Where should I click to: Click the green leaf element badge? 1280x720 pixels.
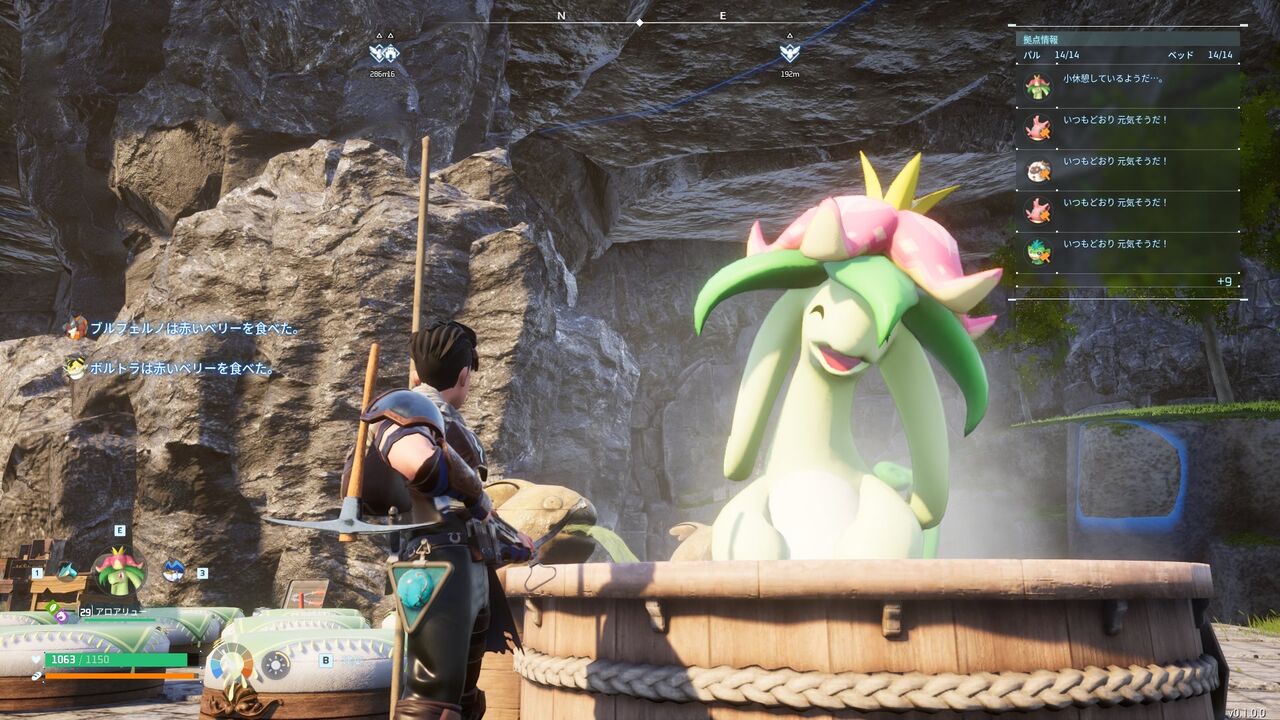[52, 606]
